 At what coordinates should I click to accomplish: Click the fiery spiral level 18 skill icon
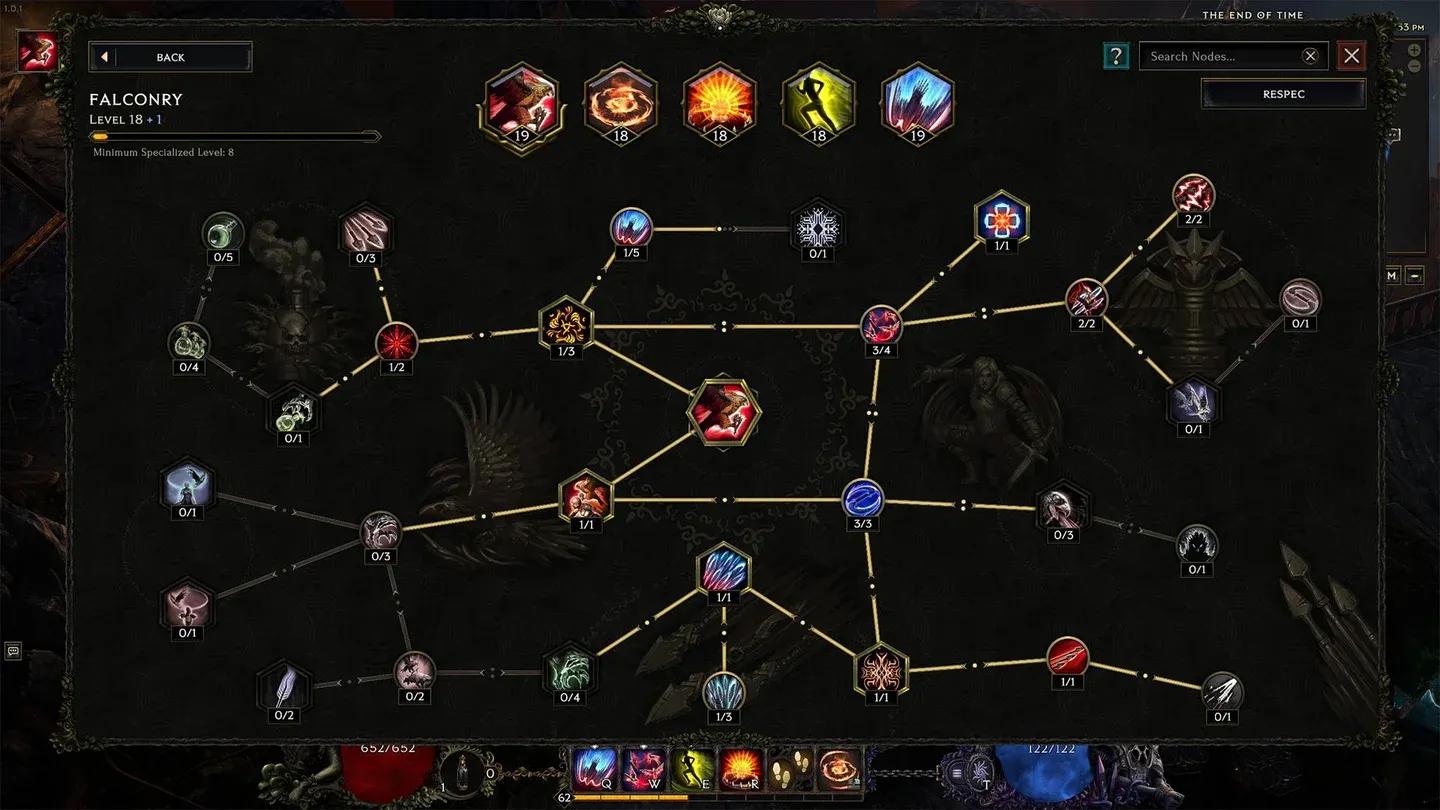tap(620, 101)
